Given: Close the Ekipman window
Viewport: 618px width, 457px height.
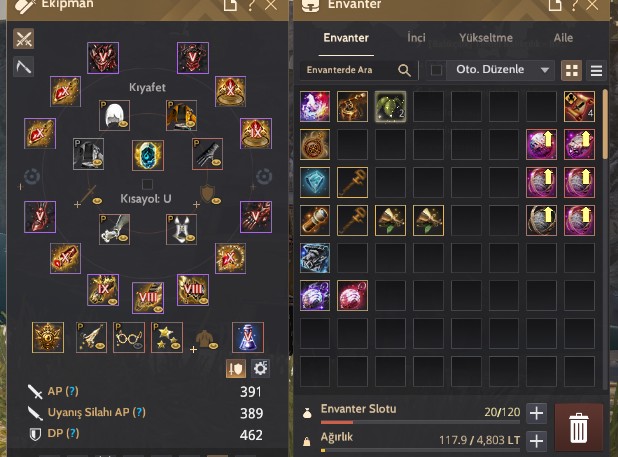Looking at the screenshot, I should [271, 7].
